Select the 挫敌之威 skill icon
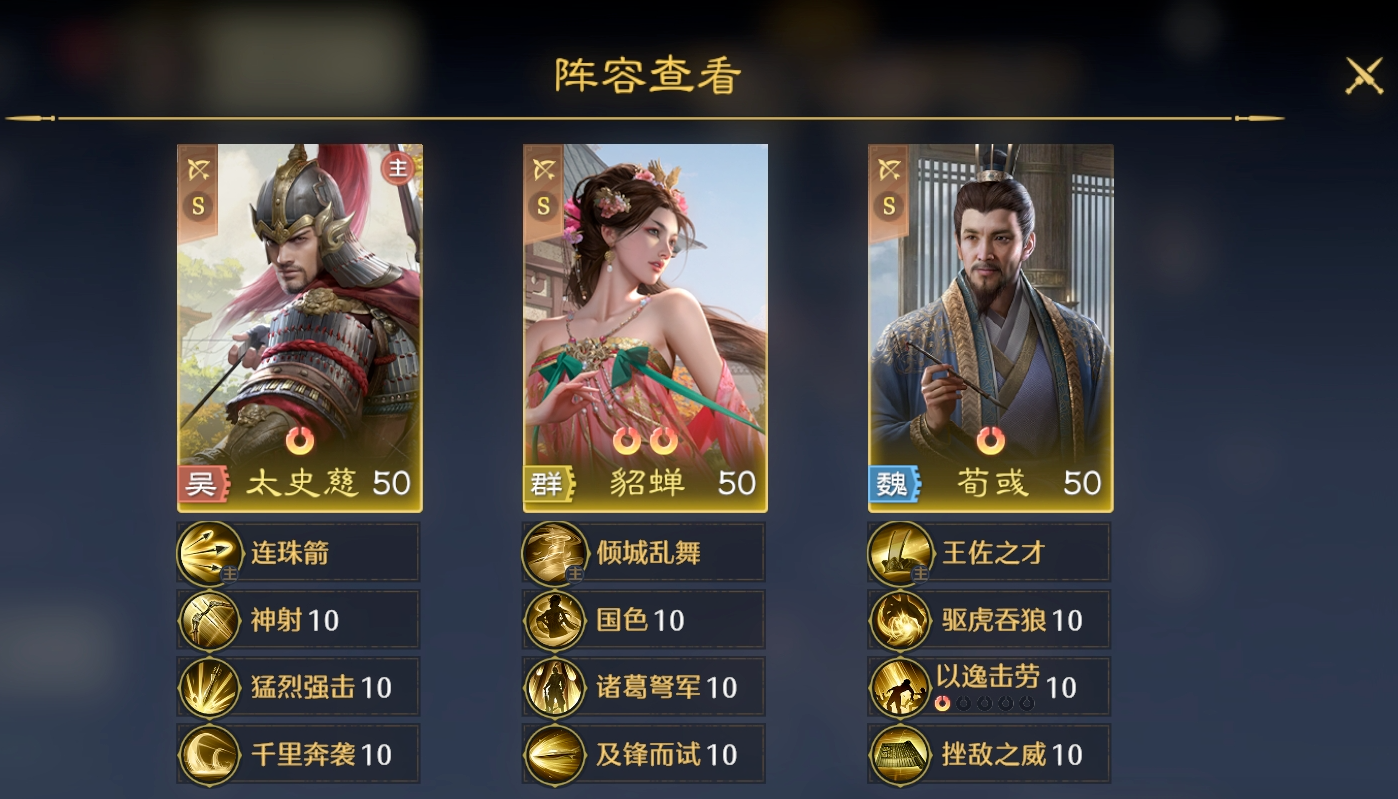This screenshot has width=1398, height=799. pyautogui.click(x=899, y=753)
